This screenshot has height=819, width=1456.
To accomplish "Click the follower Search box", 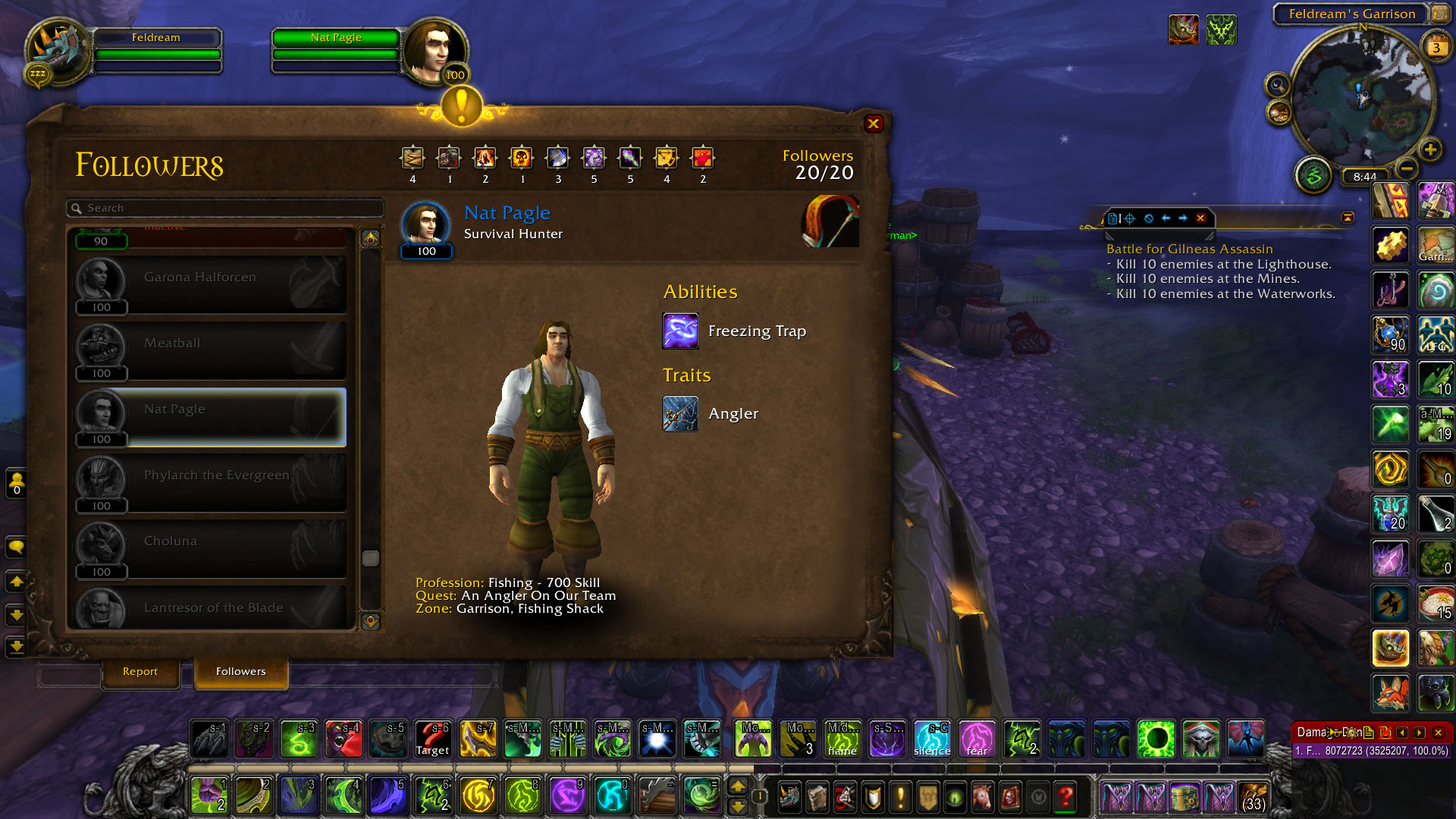I will (x=227, y=208).
